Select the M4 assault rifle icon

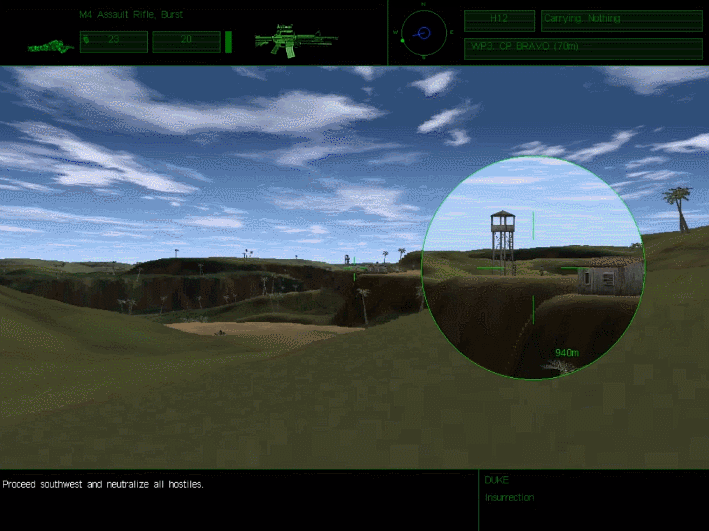coord(295,41)
